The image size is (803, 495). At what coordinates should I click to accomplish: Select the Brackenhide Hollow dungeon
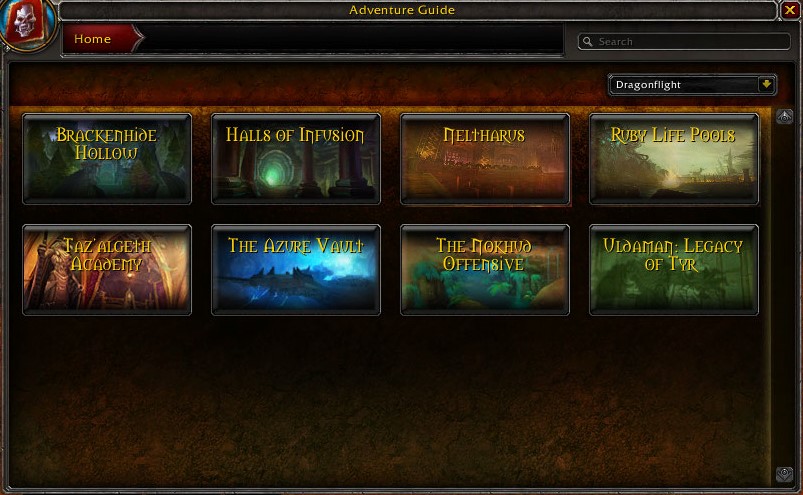107,159
